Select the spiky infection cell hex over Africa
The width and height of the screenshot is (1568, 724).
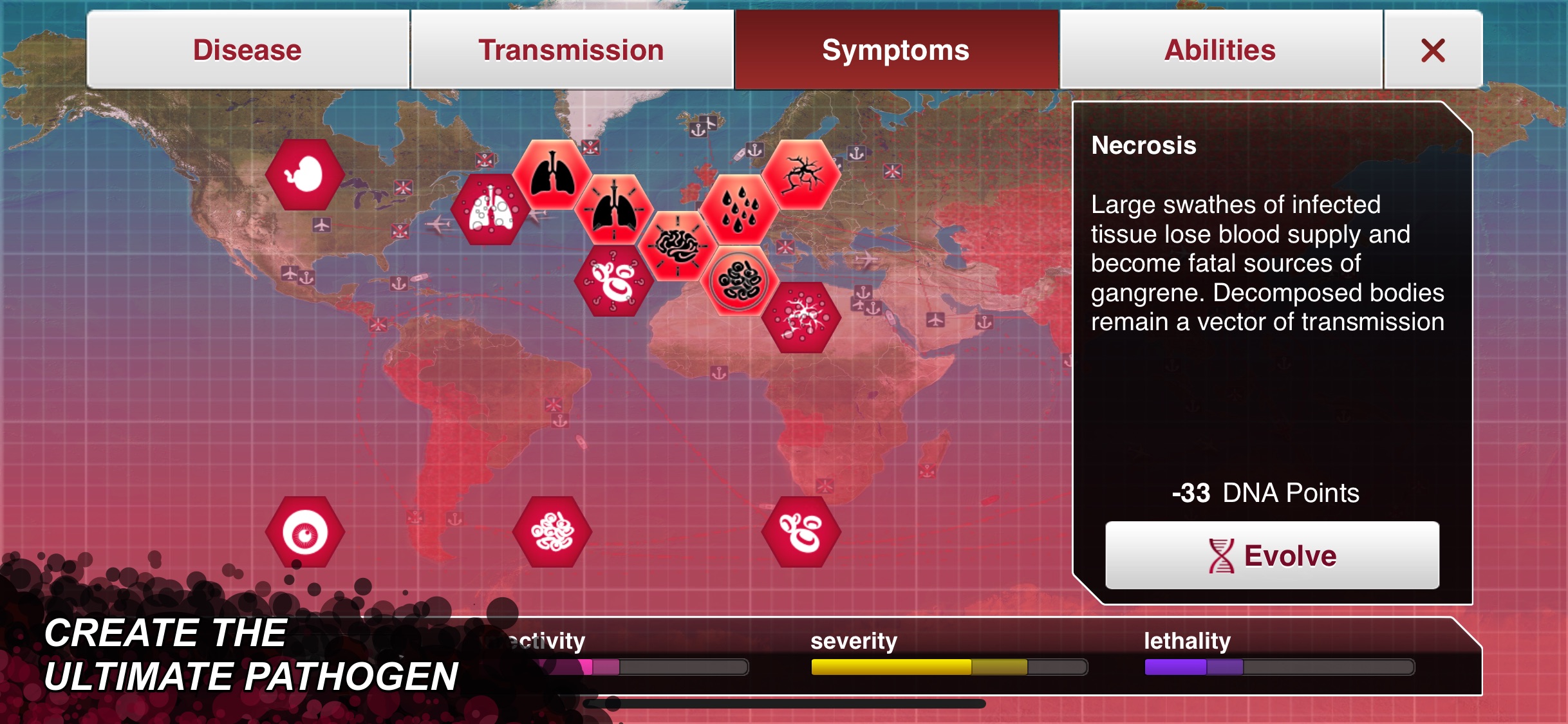(800, 317)
